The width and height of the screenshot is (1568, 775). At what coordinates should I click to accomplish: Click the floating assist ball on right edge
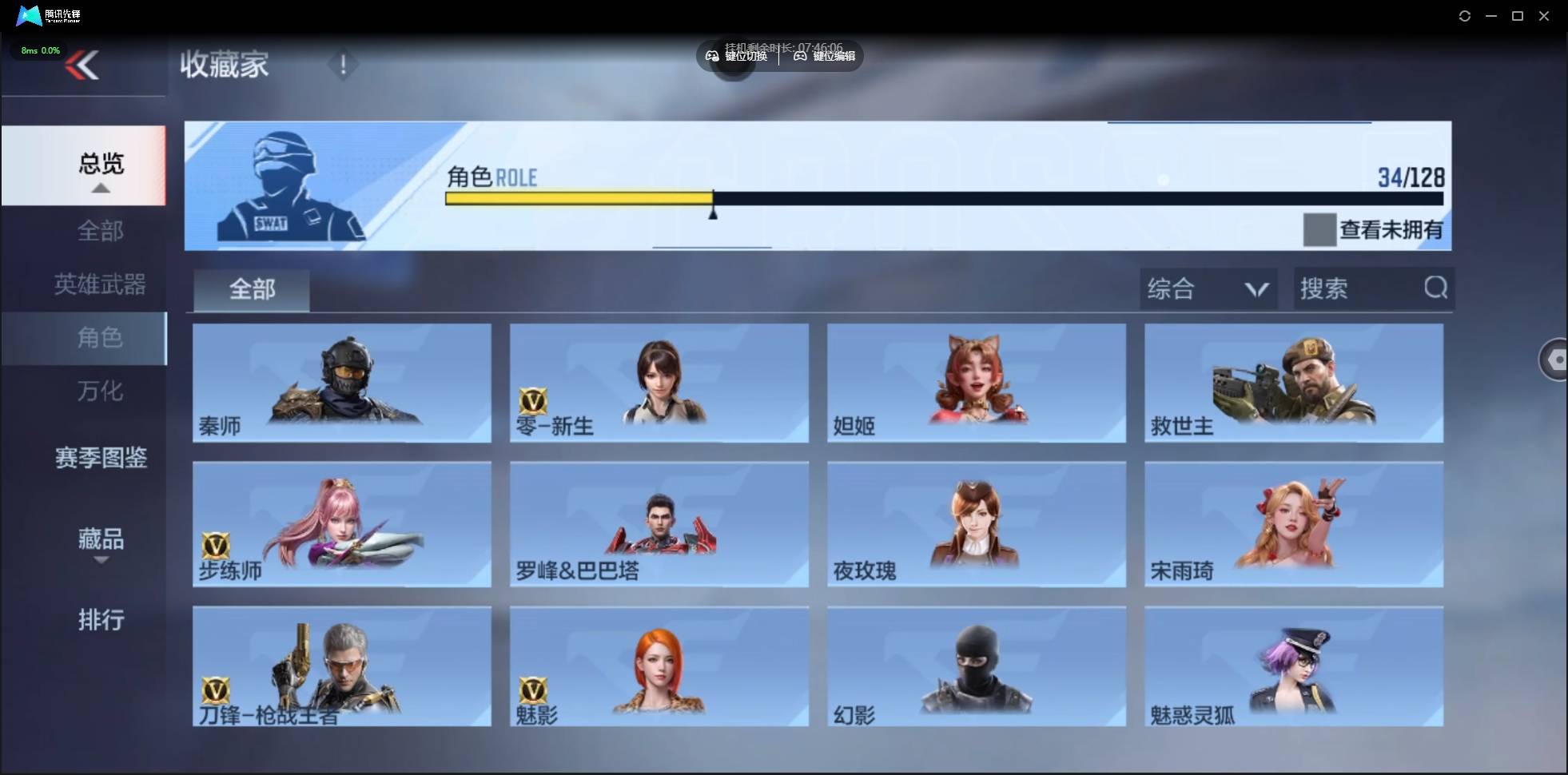click(1555, 360)
